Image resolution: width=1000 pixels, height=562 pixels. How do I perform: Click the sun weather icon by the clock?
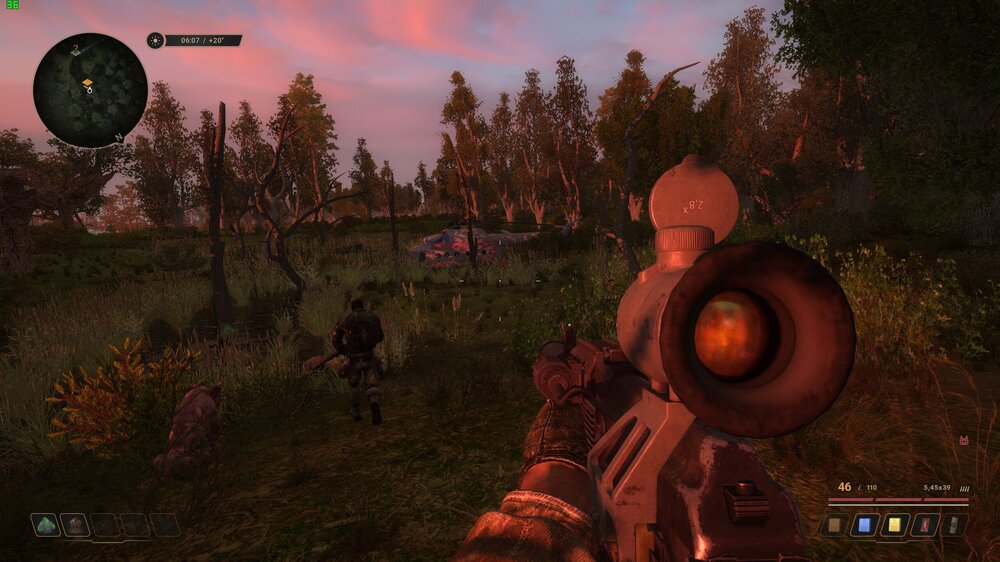tap(155, 40)
